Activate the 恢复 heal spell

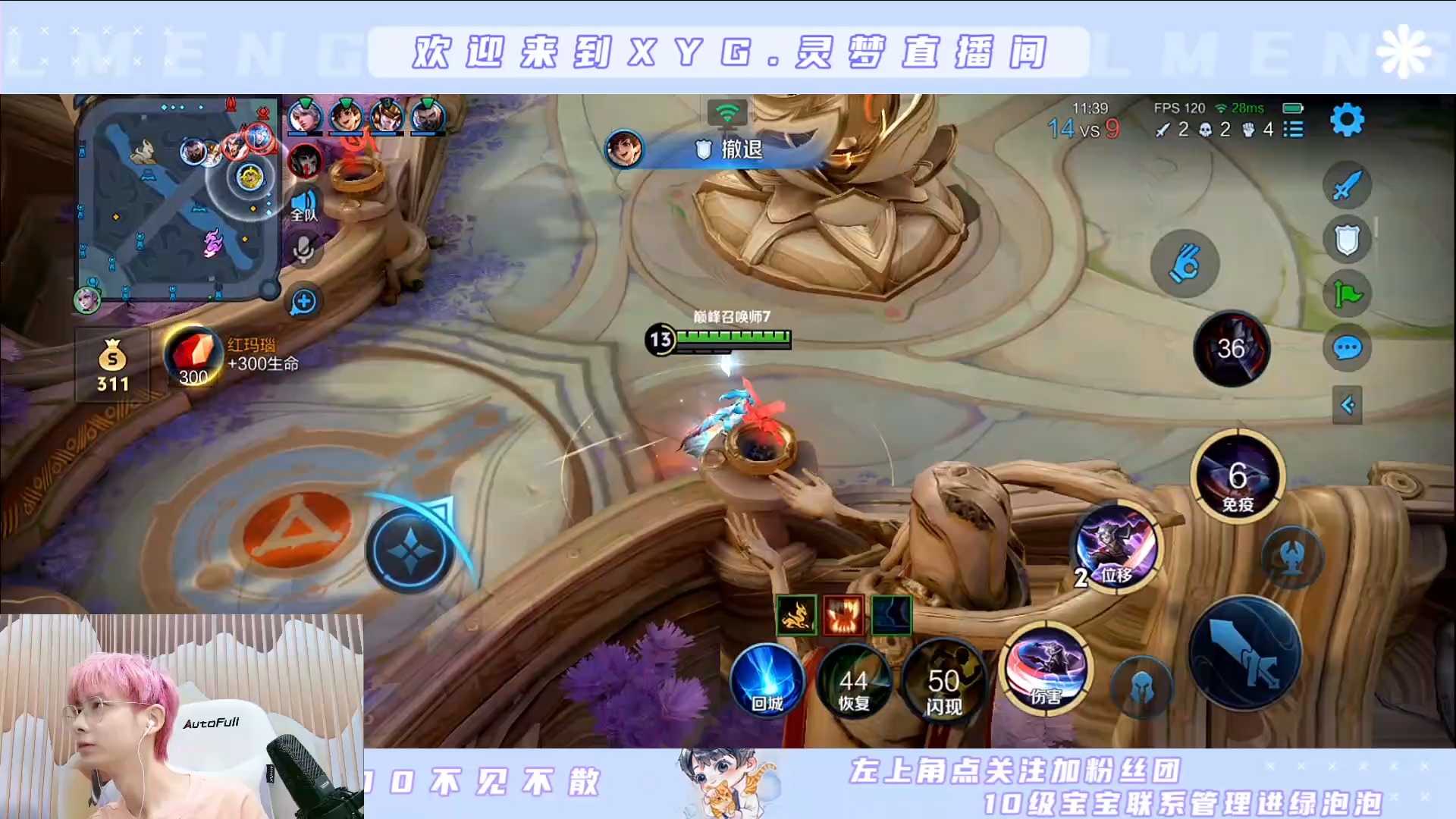(x=854, y=681)
